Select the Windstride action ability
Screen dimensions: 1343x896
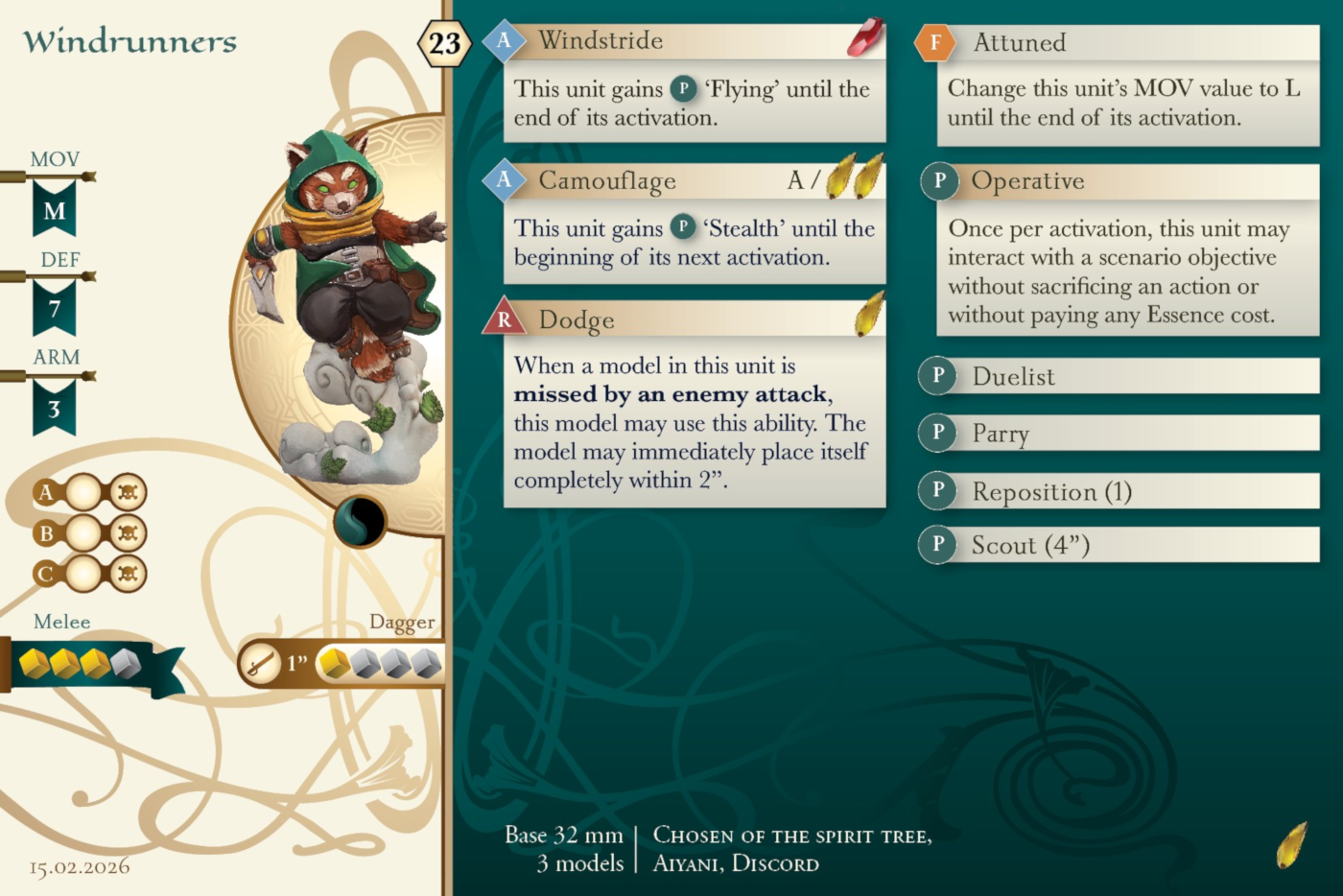point(691,41)
